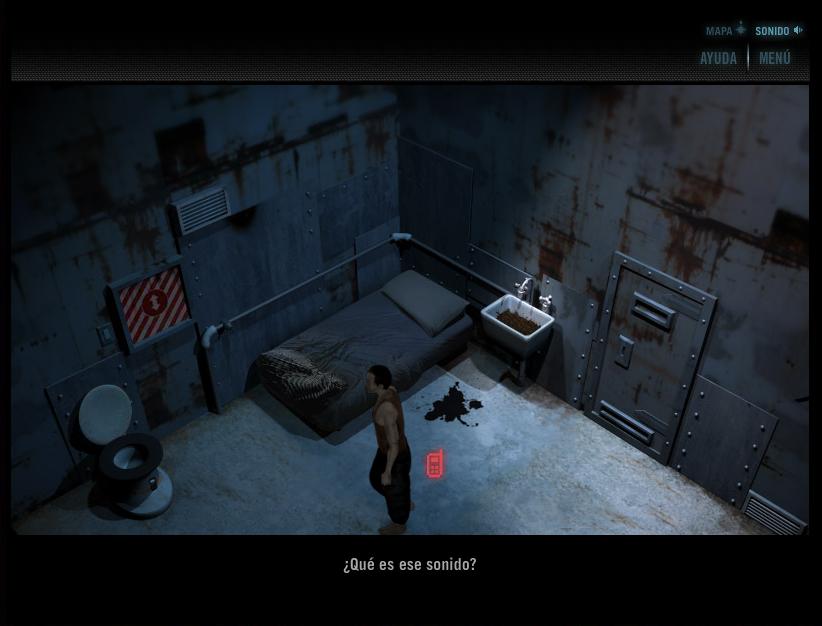Click the red glowing phone marker
This screenshot has height=626, width=822.
[x=435, y=464]
